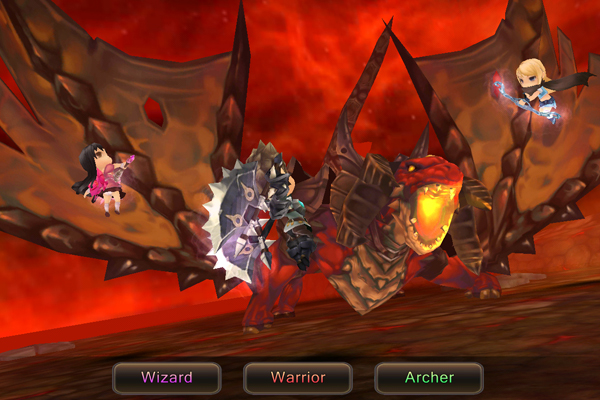Select the Wizard class button

[x=166, y=378]
